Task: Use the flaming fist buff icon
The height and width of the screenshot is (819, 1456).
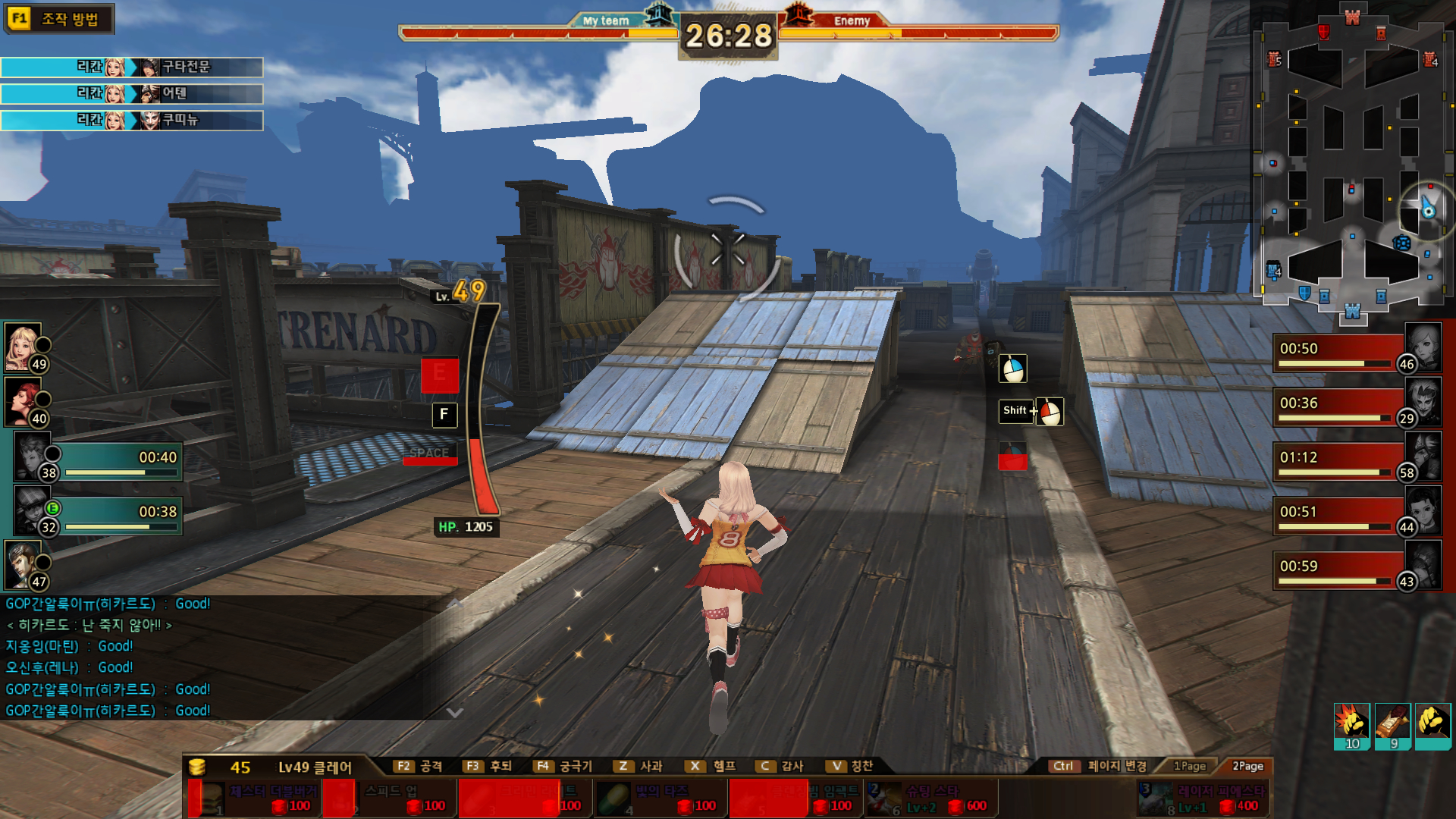Action: (x=1351, y=723)
